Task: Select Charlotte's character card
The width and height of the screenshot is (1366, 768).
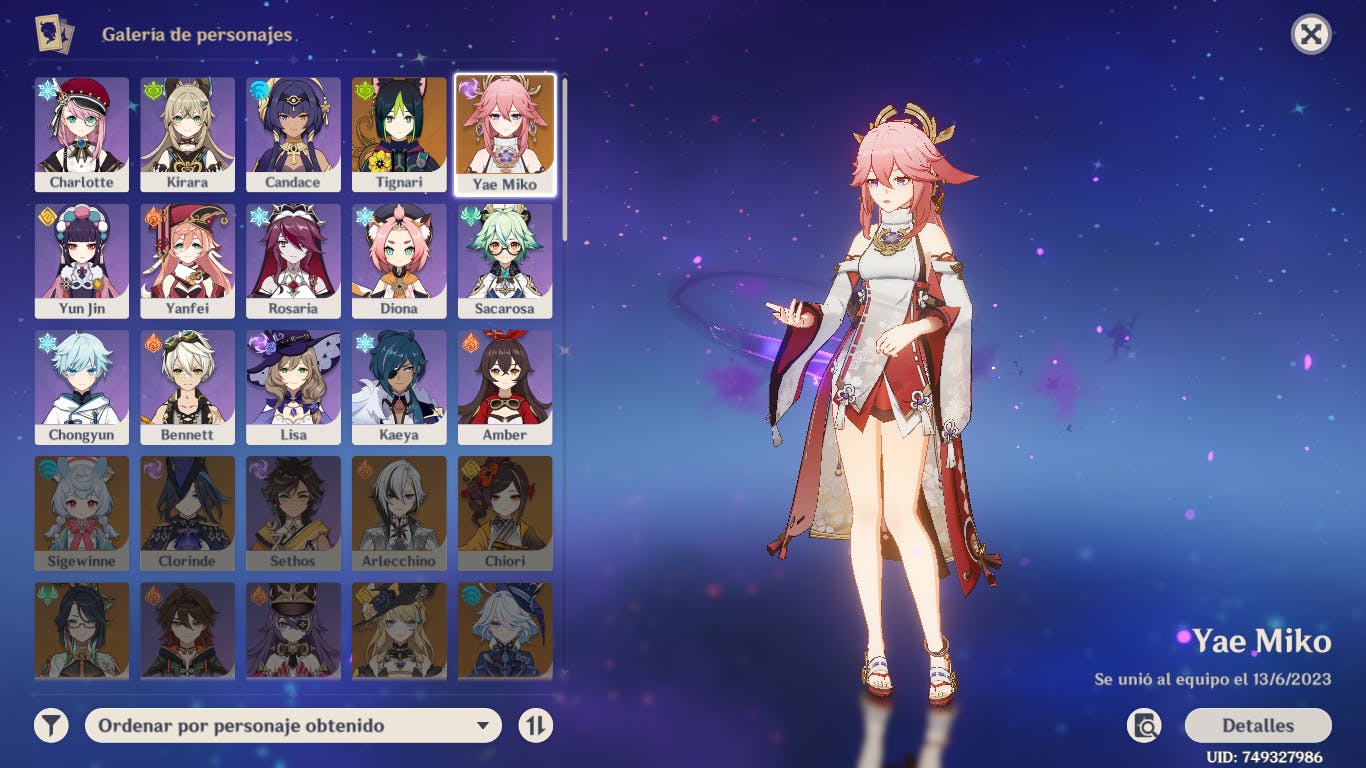Action: tap(82, 134)
